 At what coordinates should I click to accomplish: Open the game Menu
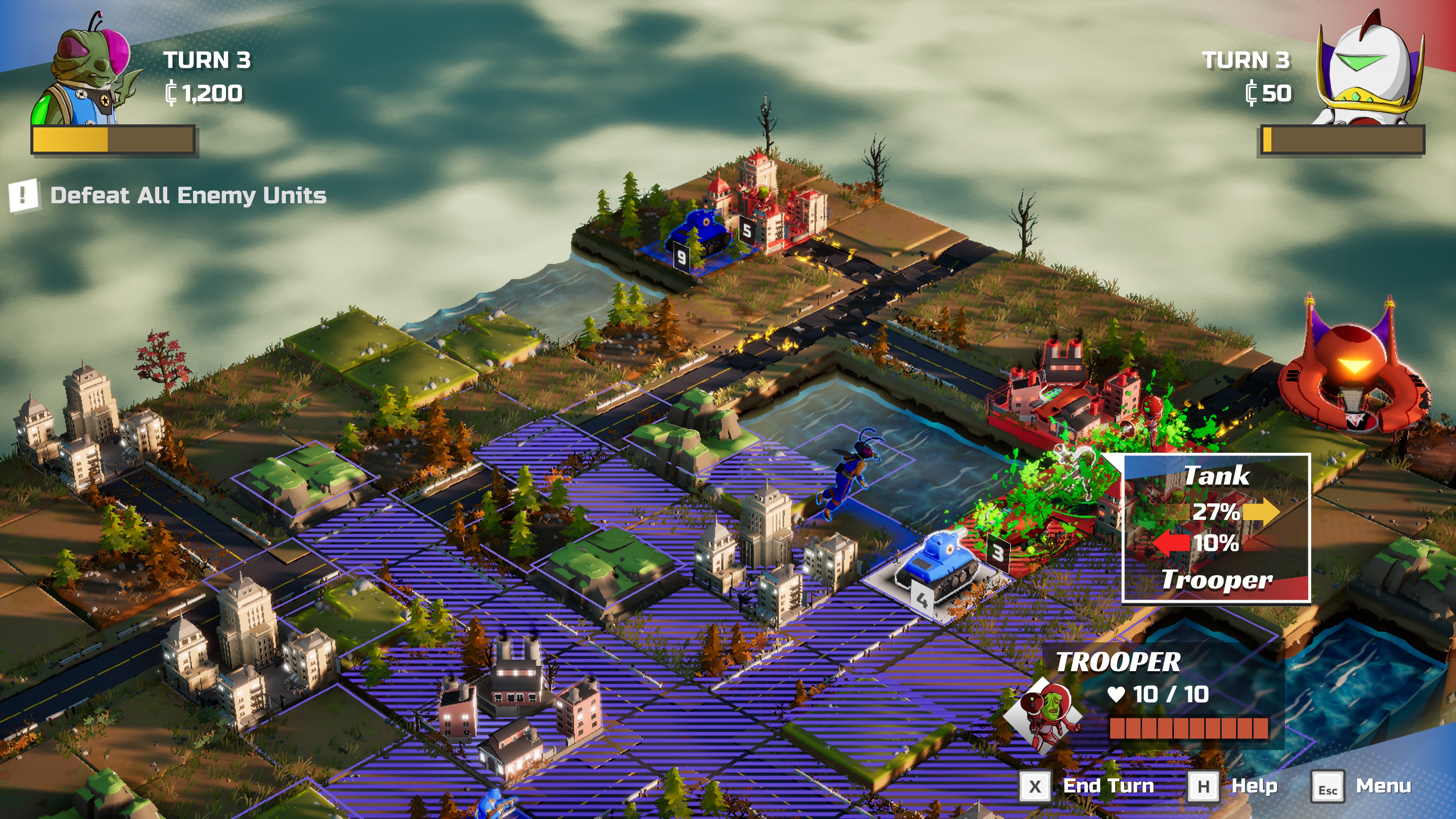pos(1362,786)
